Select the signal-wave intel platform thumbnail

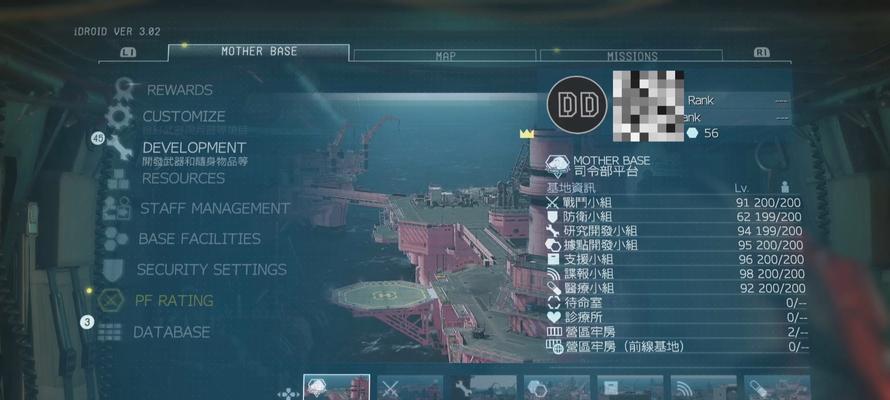point(702,387)
